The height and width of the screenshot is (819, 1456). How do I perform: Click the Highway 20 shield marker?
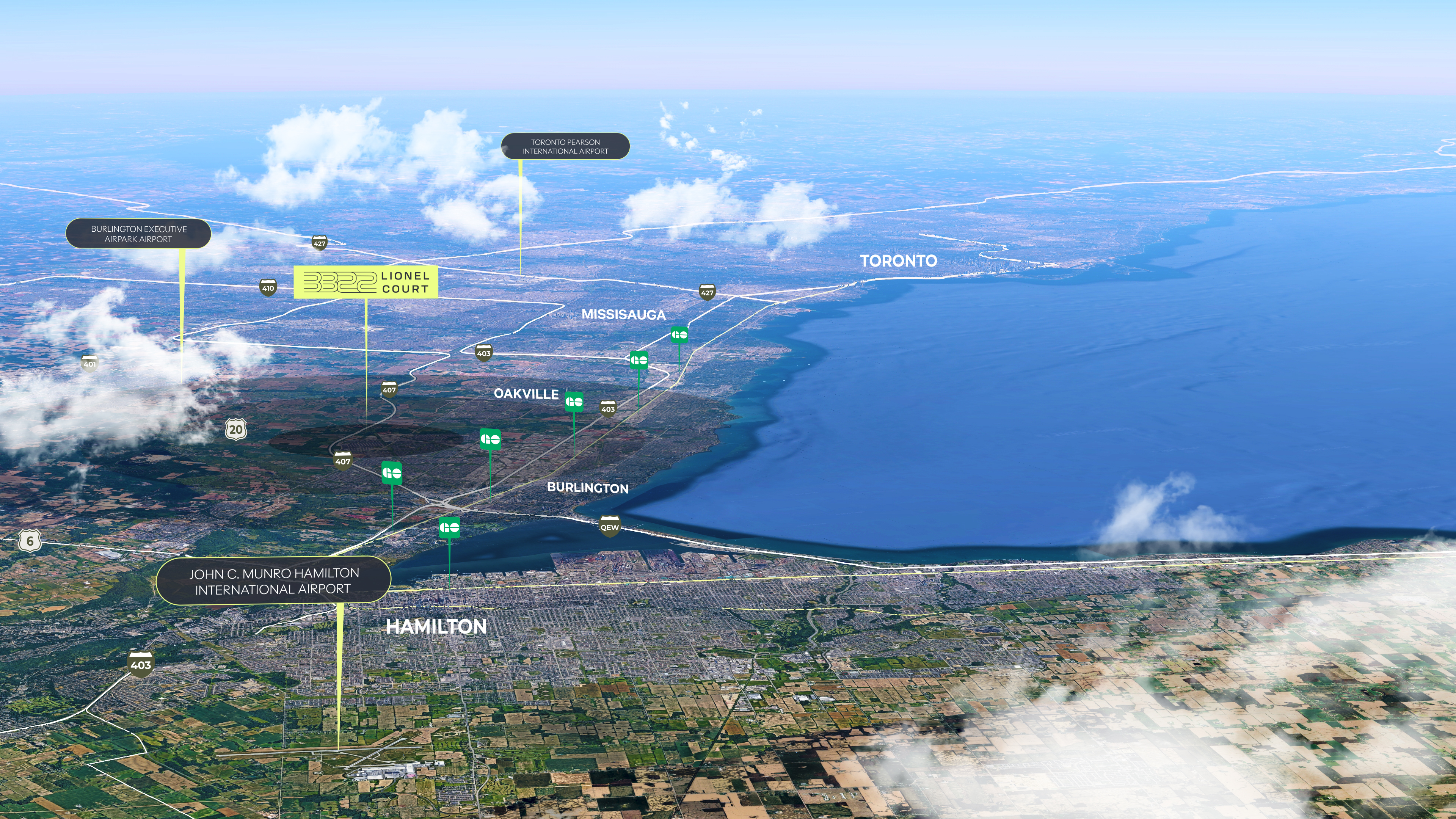236,430
